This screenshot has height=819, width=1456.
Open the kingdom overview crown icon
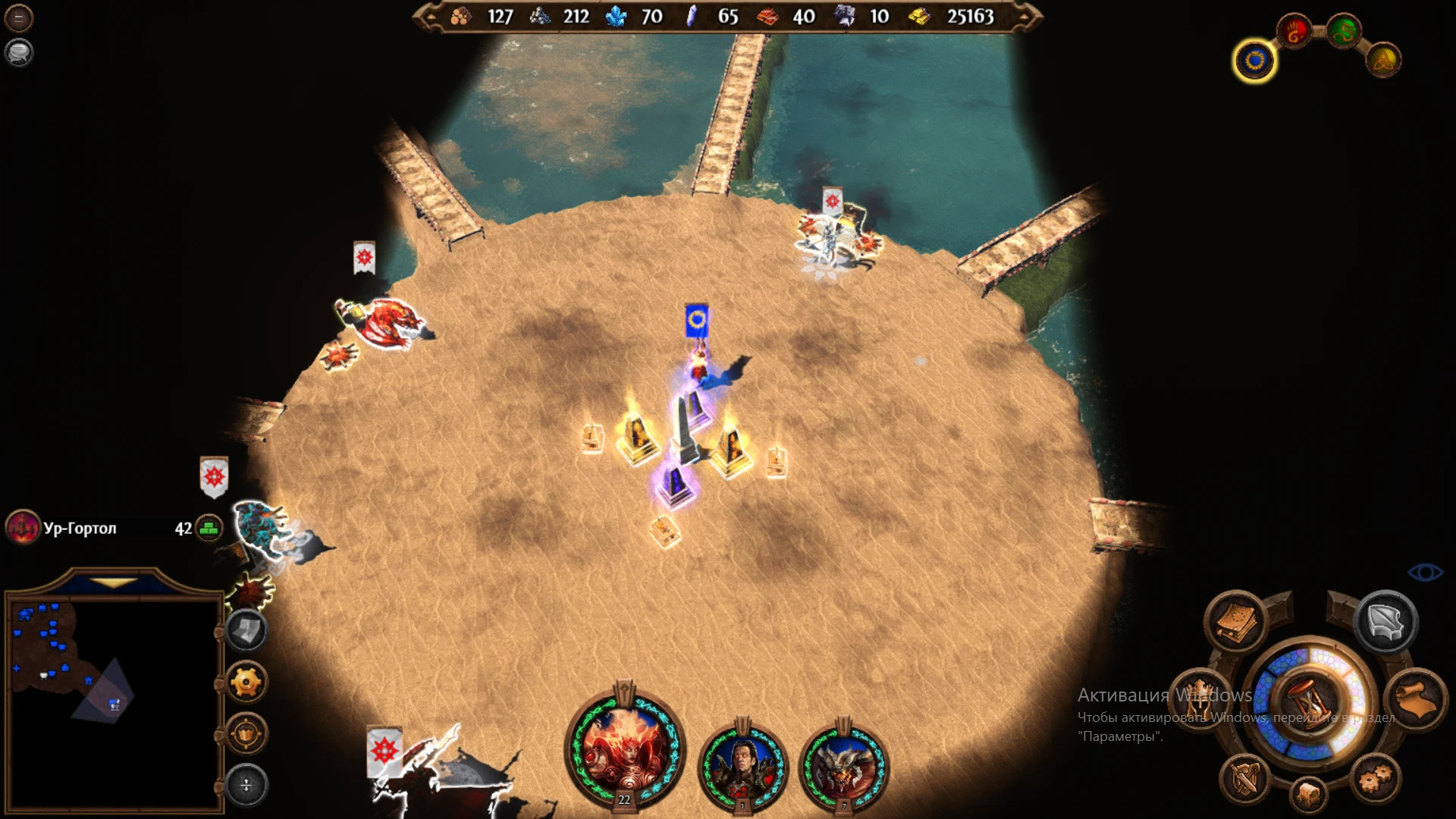tap(1198, 701)
